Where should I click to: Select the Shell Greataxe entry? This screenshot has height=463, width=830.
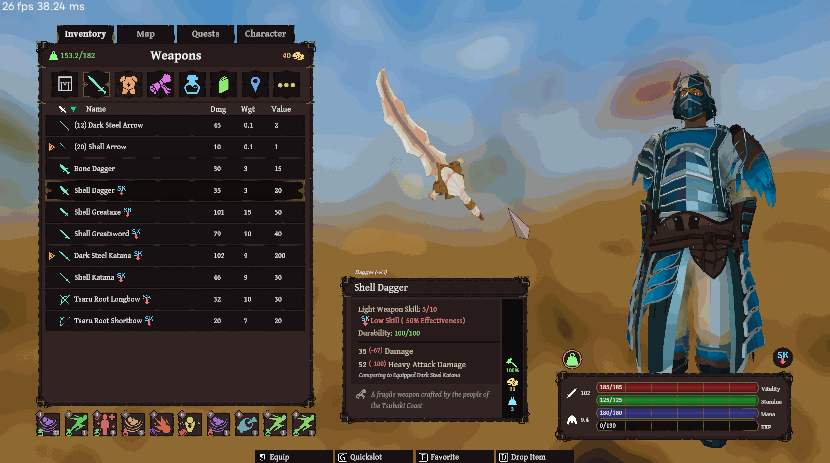point(175,212)
